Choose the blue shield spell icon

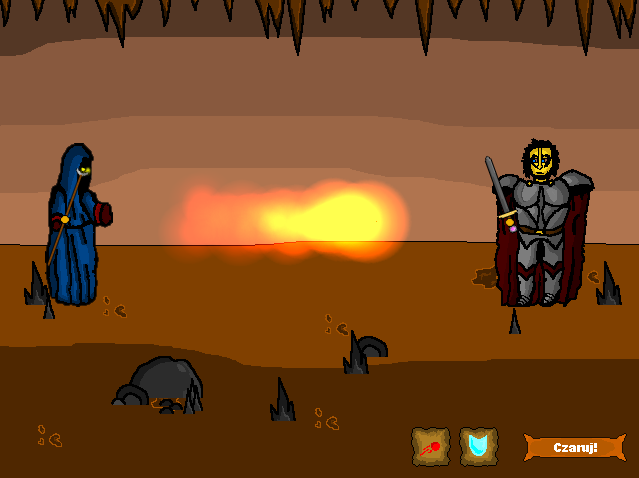point(479,446)
